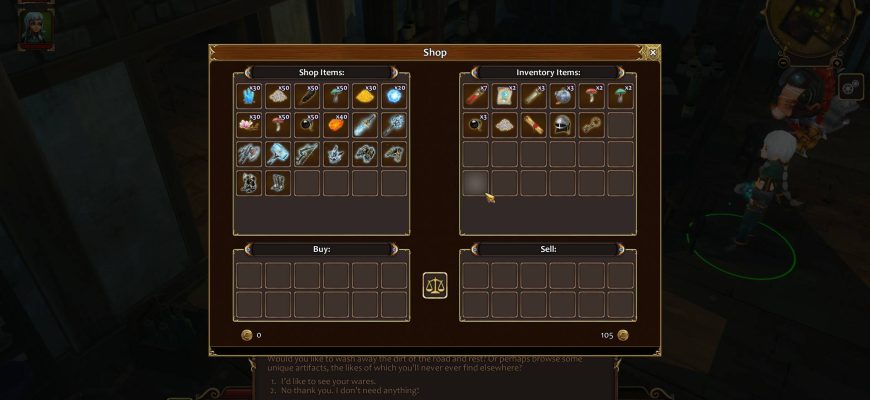Select the red stick stack in inventory

[475, 96]
